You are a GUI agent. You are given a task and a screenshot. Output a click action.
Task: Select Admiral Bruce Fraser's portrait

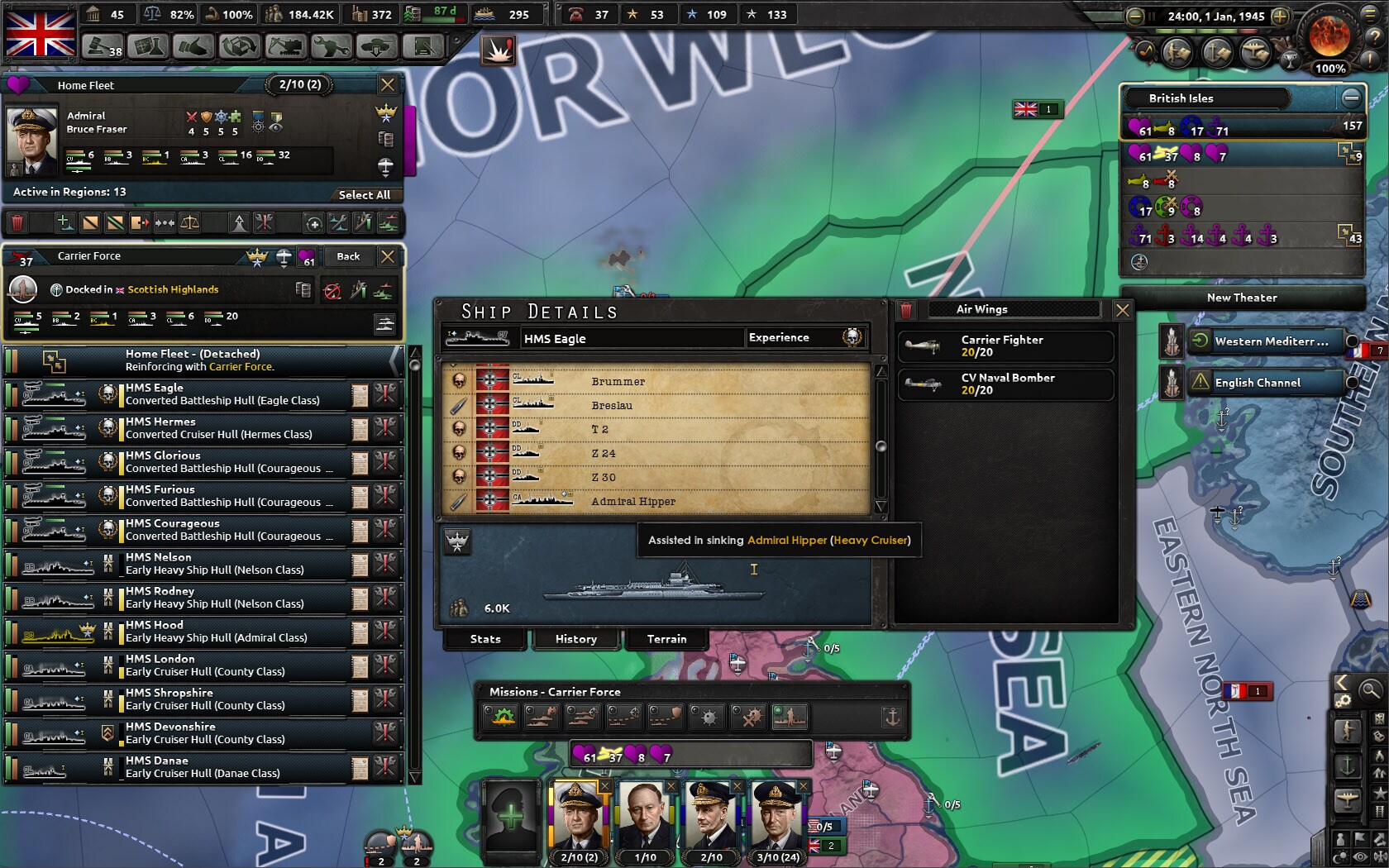(x=32, y=139)
